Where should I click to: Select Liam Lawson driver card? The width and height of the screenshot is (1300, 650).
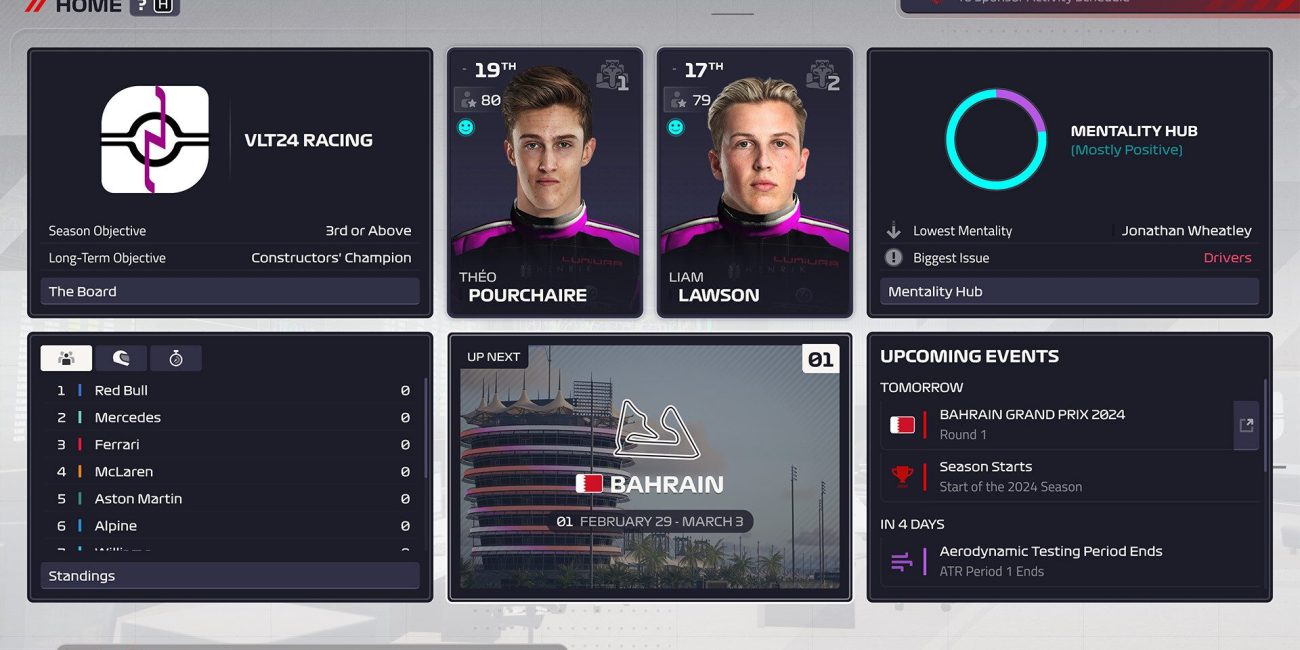tap(755, 183)
